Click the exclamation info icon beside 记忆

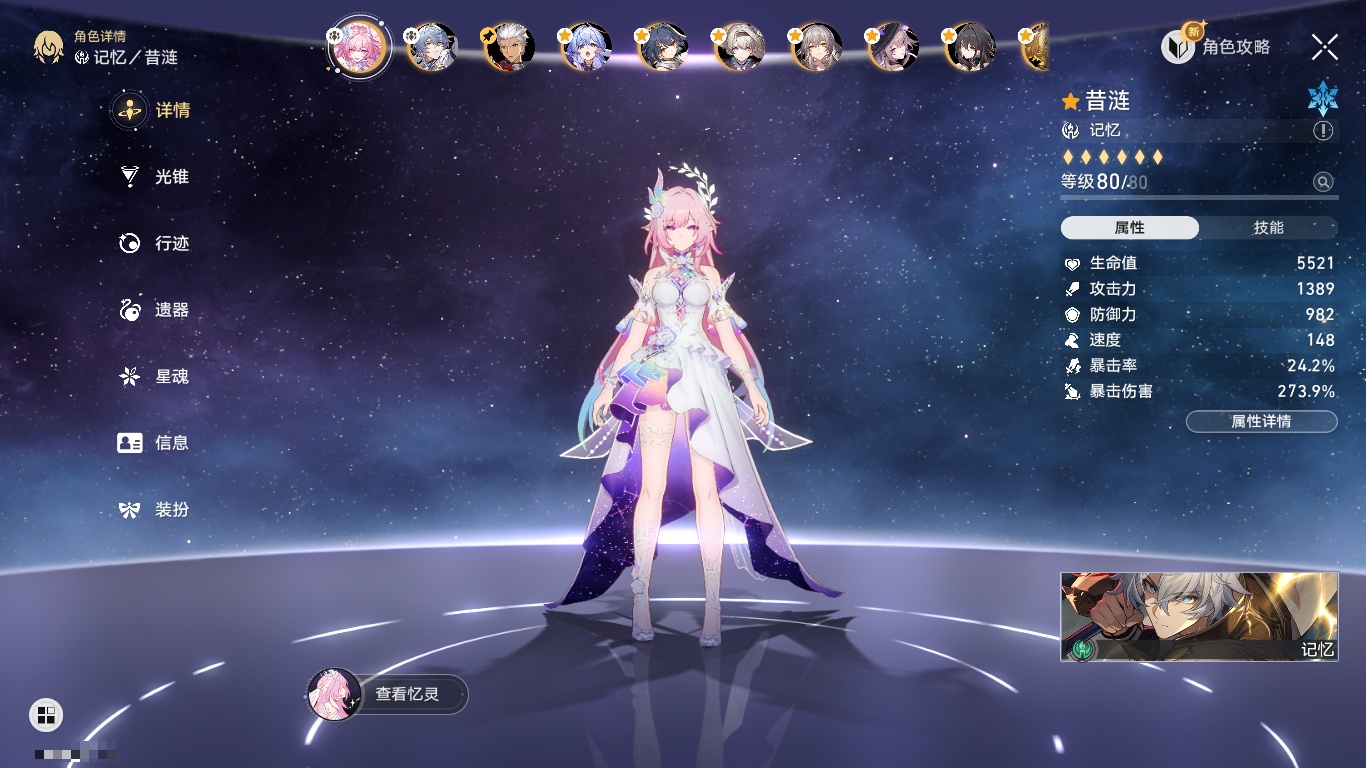(x=1323, y=131)
